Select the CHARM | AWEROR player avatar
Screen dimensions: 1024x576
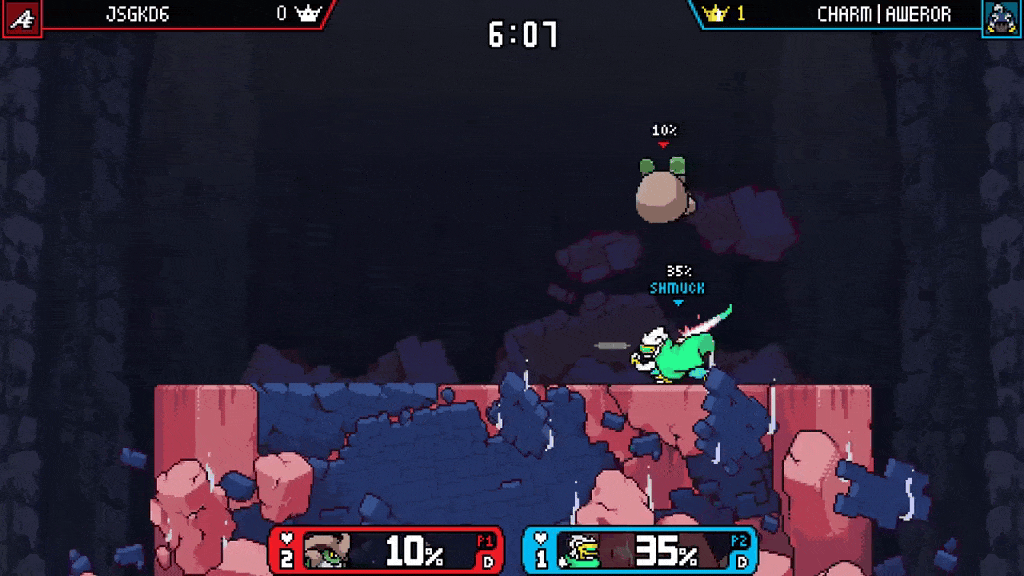tap(1001, 18)
